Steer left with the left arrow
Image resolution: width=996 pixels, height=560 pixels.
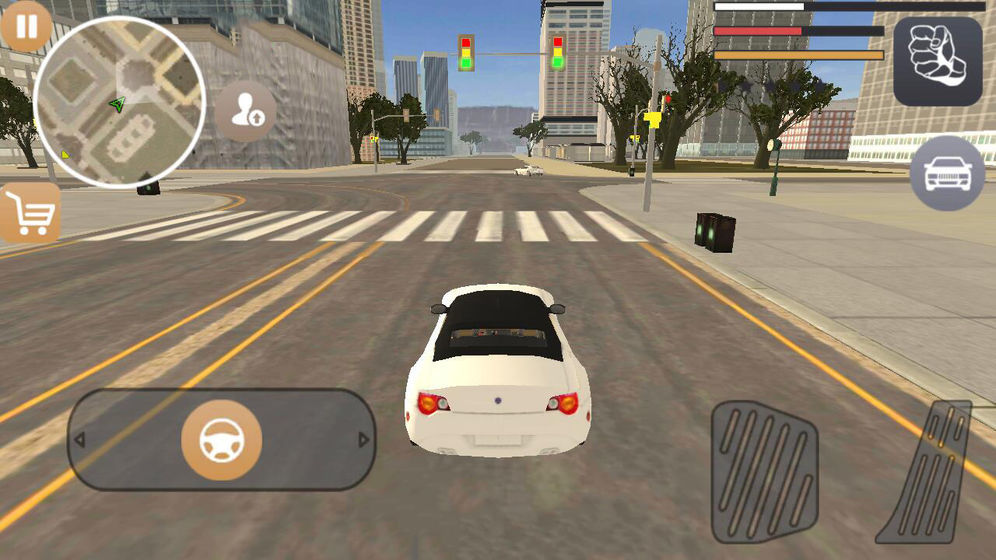[x=80, y=440]
